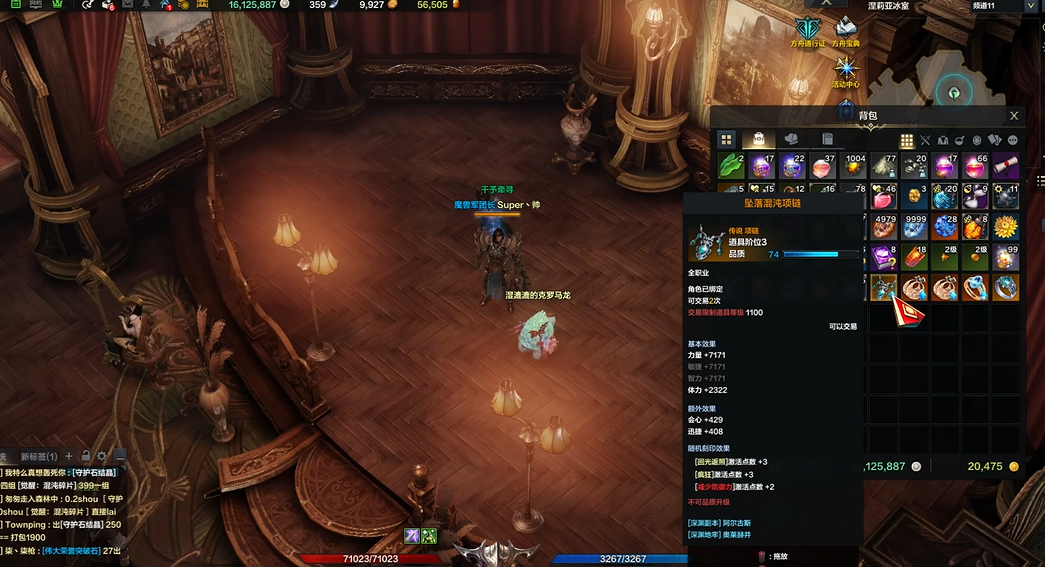Image resolution: width=1045 pixels, height=567 pixels.
Task: Select the green leaf item slot
Action: [x=732, y=166]
